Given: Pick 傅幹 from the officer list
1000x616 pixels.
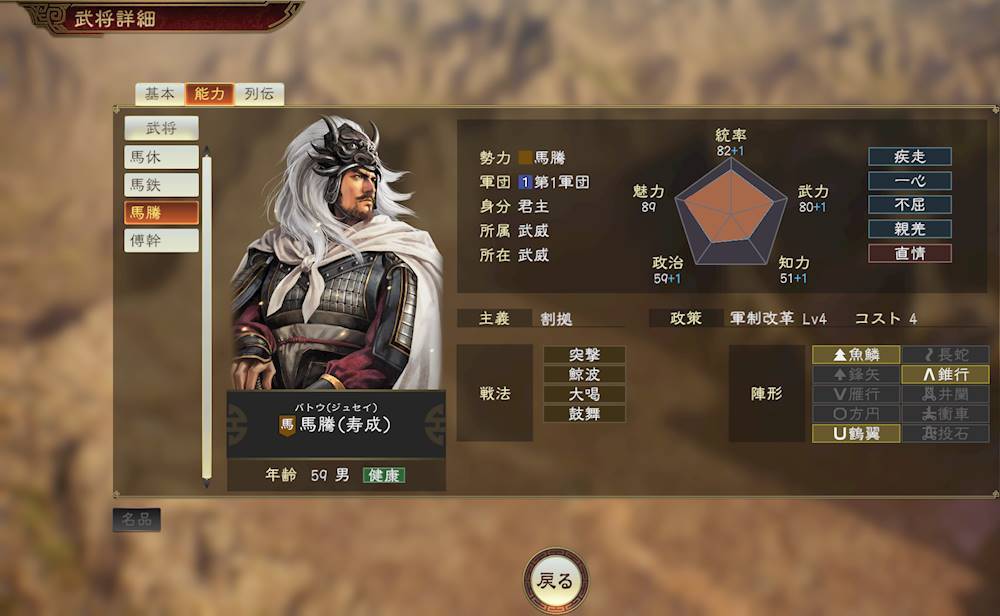Looking at the screenshot, I should (x=161, y=241).
